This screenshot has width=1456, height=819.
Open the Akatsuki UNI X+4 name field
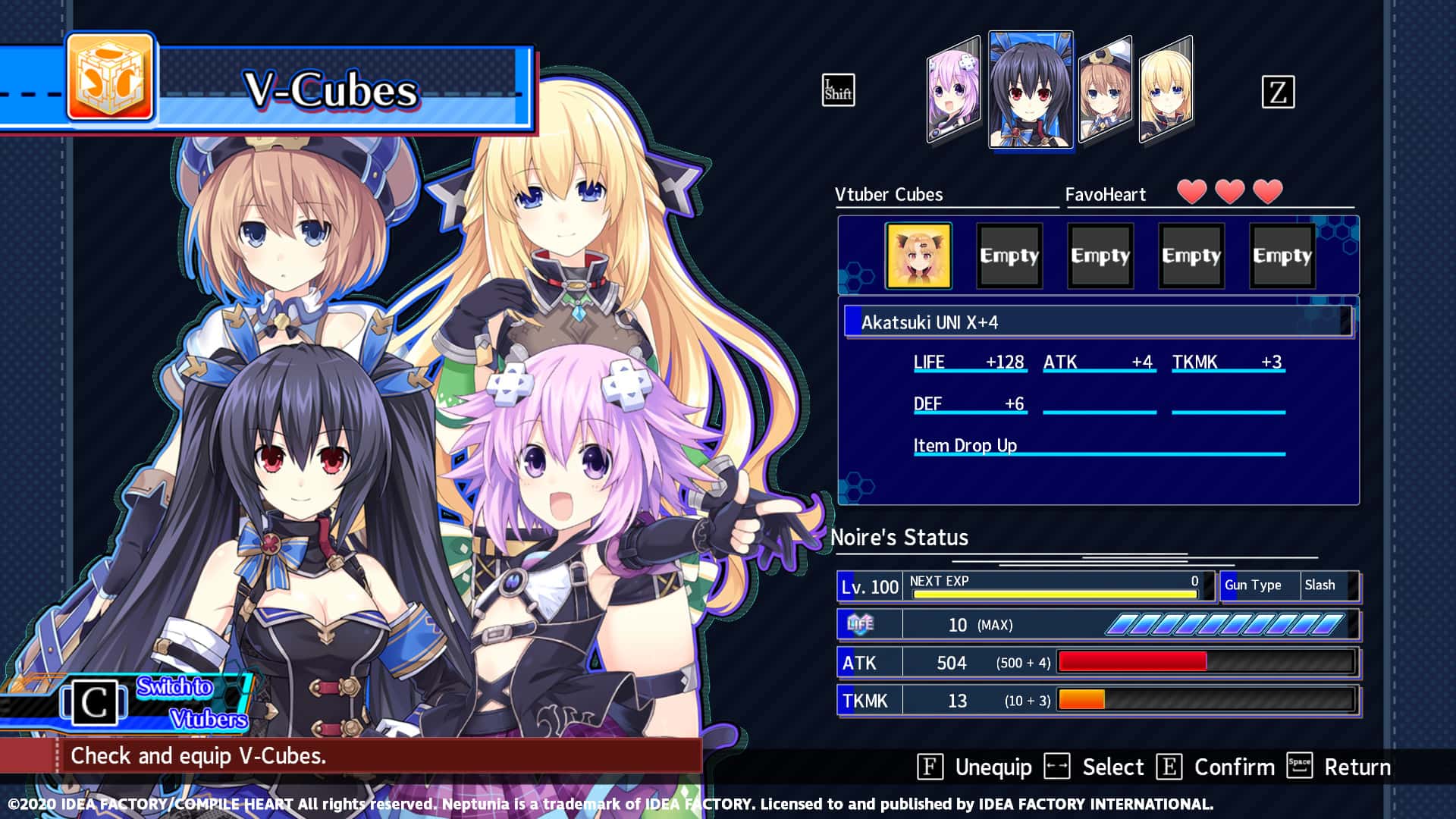click(x=1096, y=321)
